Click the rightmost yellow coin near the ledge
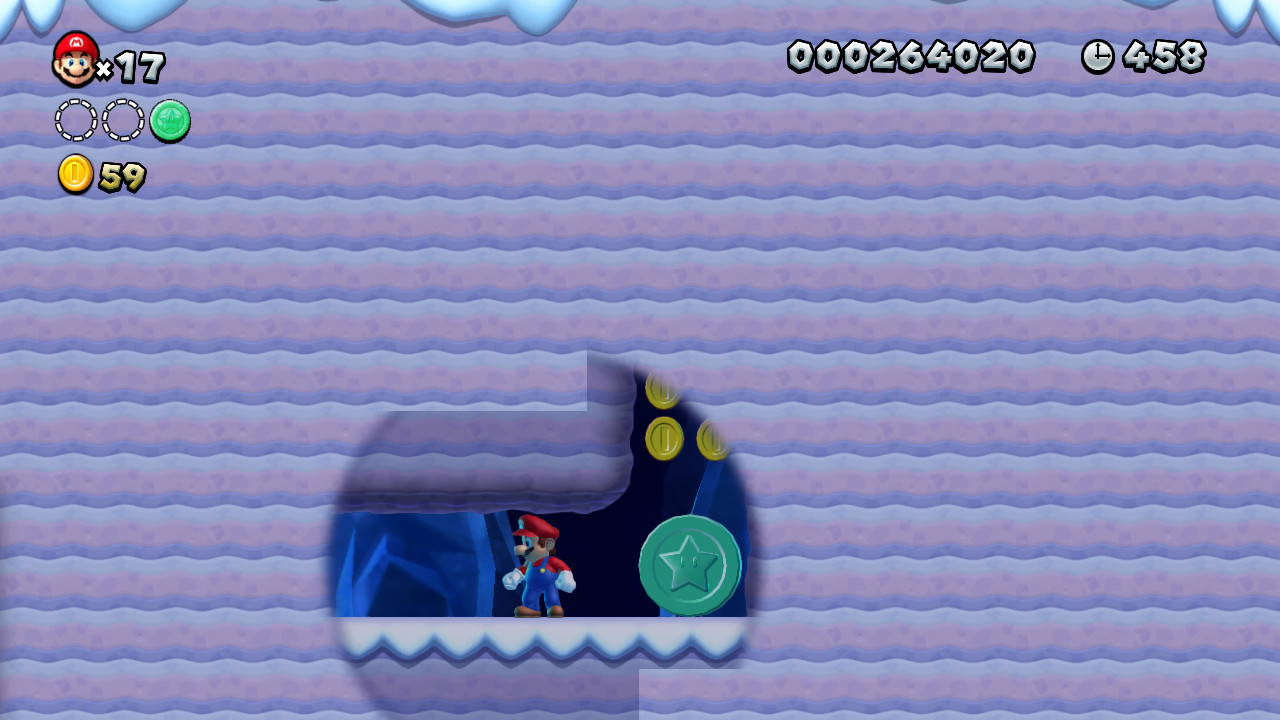Screen dimensions: 1280x720 (715, 438)
